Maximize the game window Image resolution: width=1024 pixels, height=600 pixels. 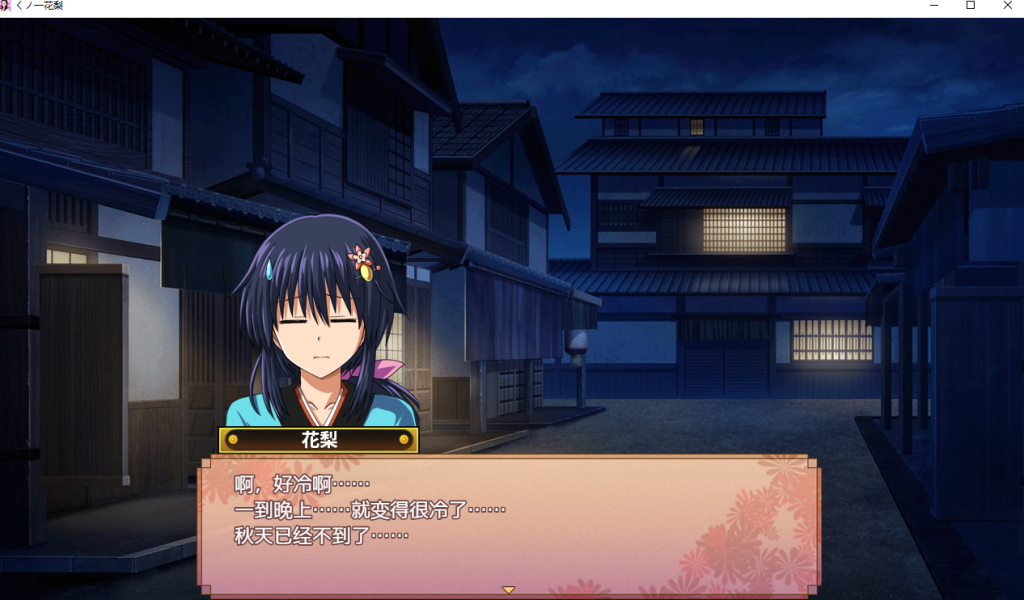click(970, 6)
